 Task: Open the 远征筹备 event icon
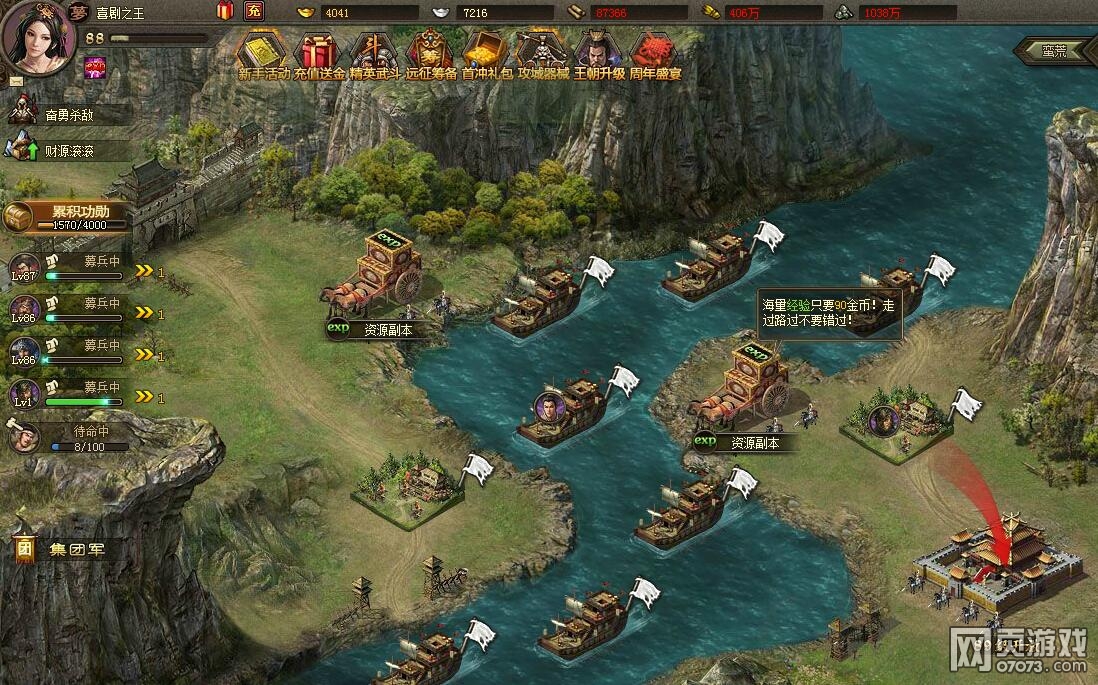point(430,53)
